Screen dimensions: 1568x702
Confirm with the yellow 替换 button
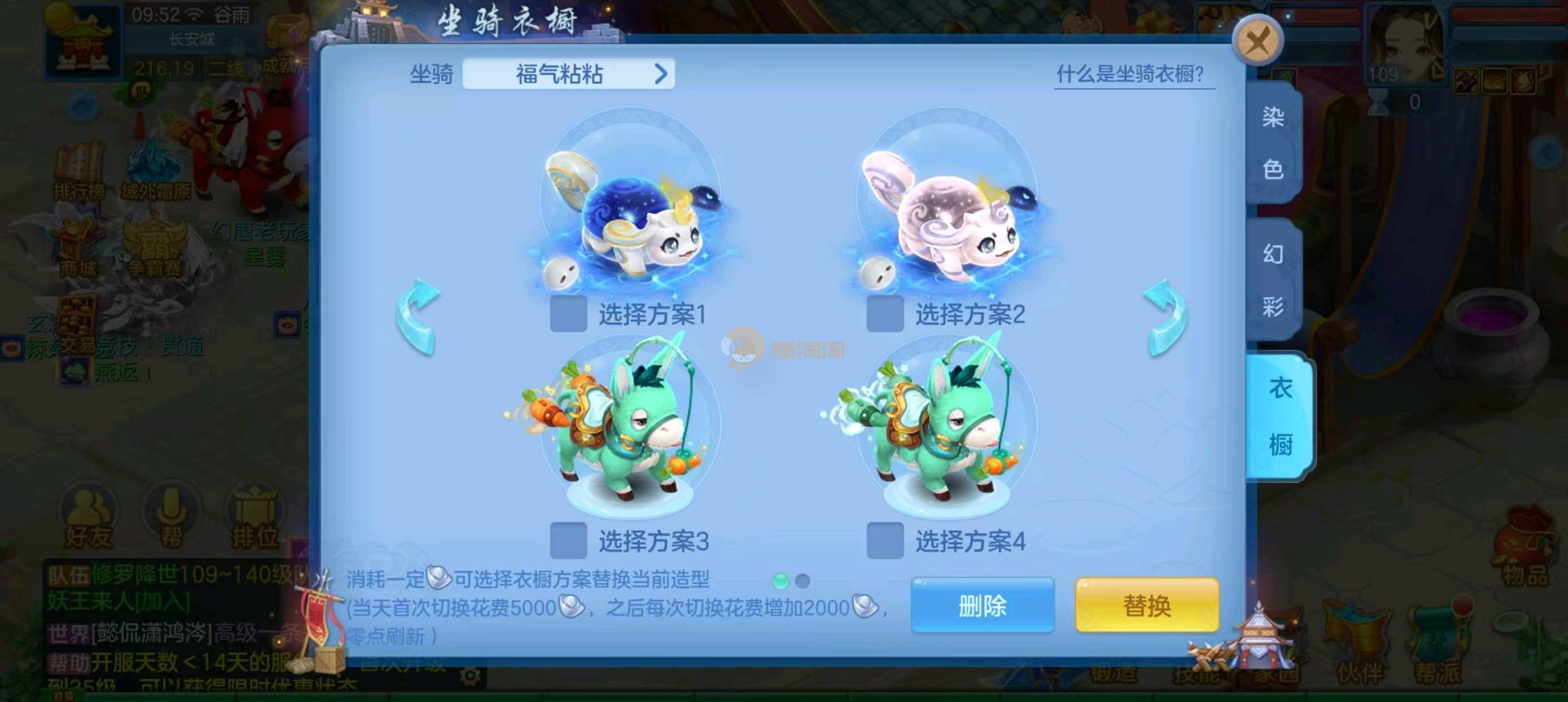point(1147,606)
